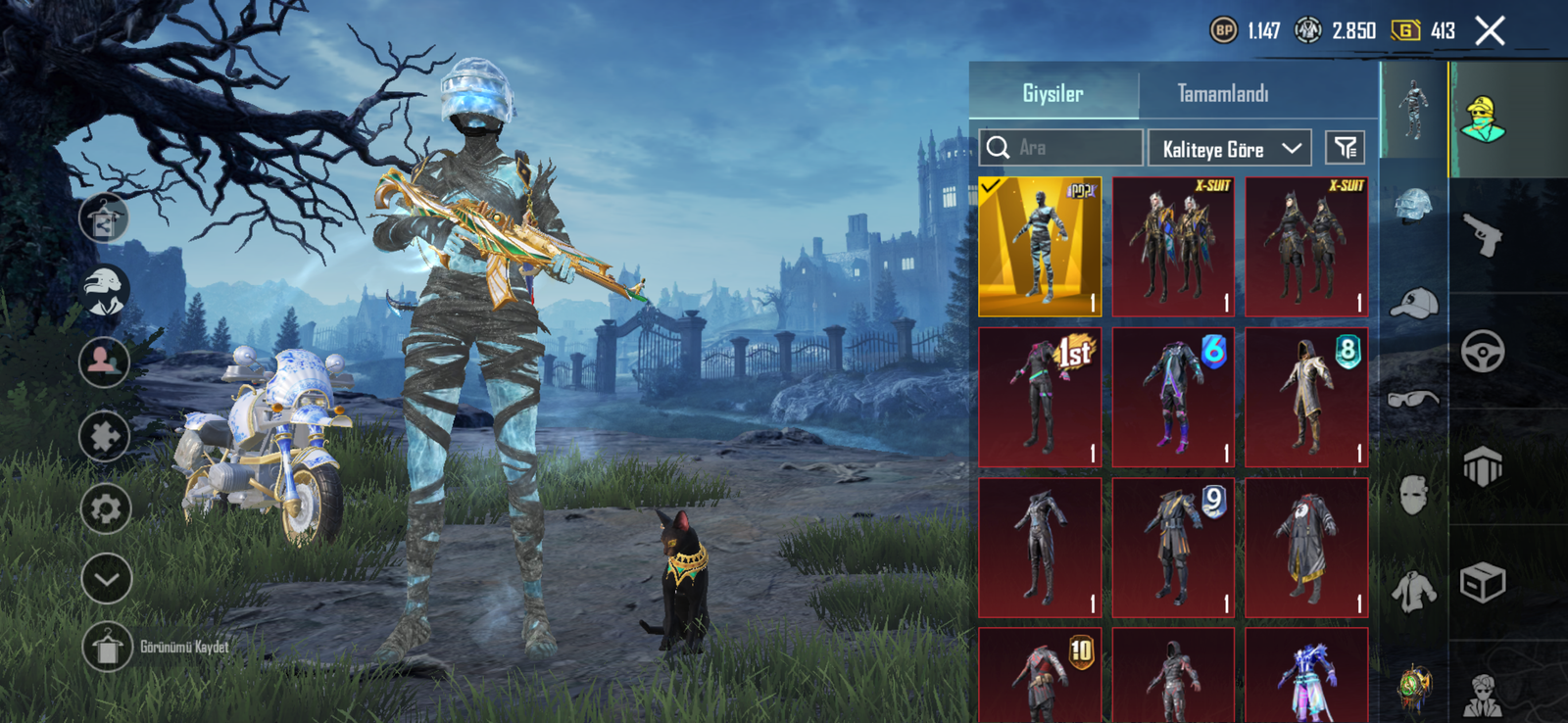Pick the hooded outfit with the 8 badge

(x=1306, y=397)
